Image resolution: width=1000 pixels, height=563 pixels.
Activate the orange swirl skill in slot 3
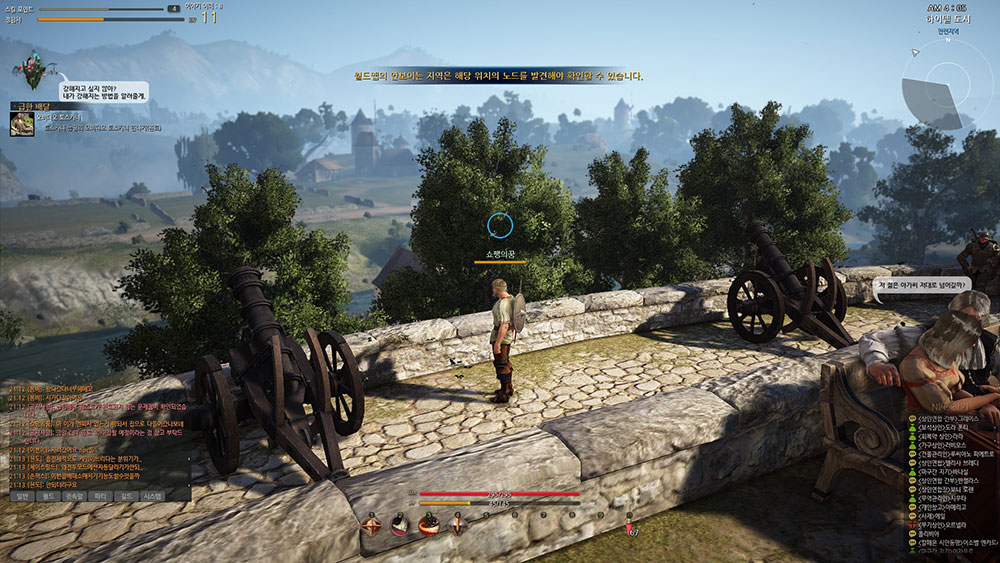pos(429,524)
